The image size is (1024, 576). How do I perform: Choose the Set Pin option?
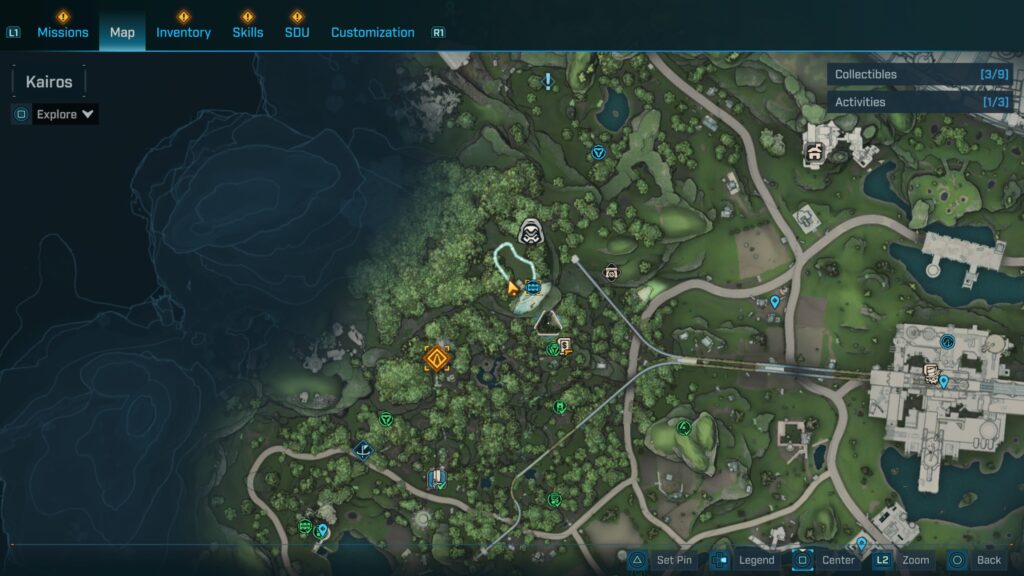661,560
